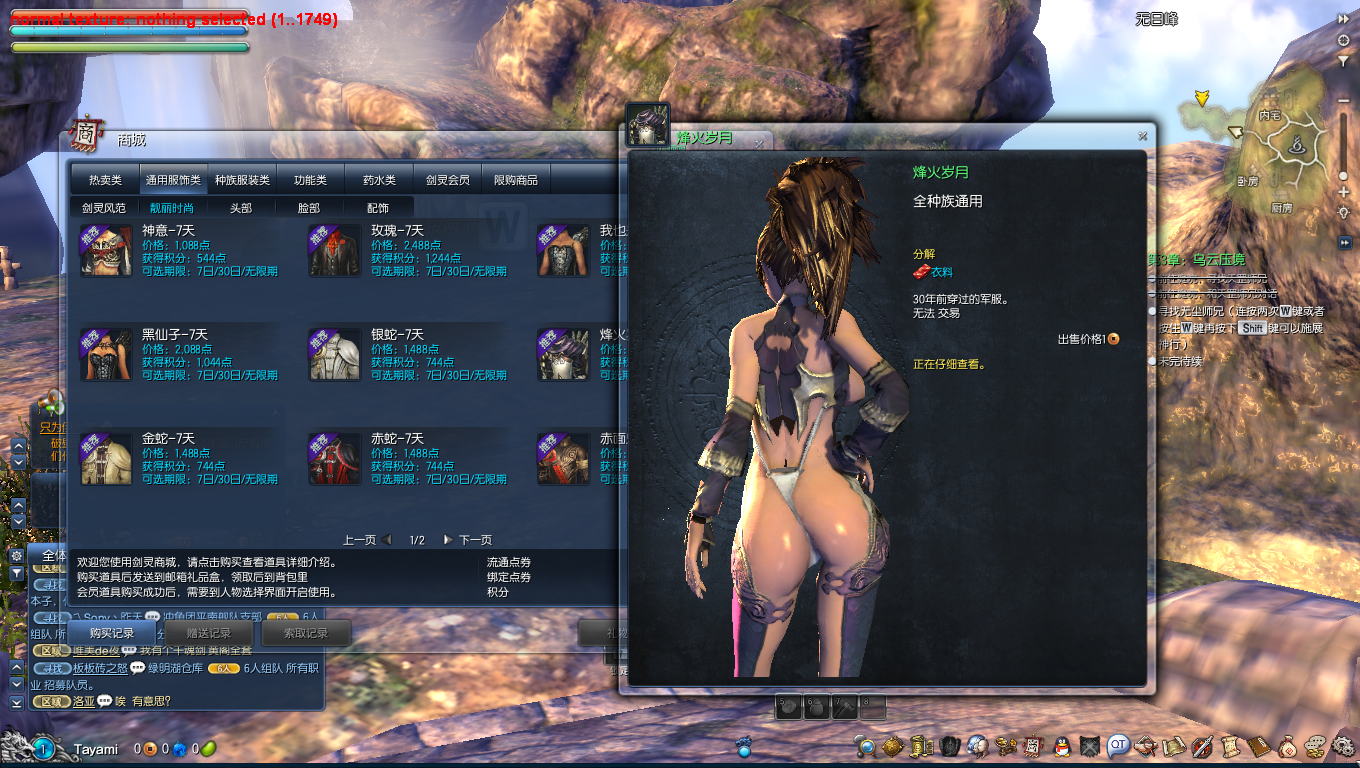1360x768 pixels.
Task: Pick the 黑仙子-7天 outfit
Action: (106, 354)
